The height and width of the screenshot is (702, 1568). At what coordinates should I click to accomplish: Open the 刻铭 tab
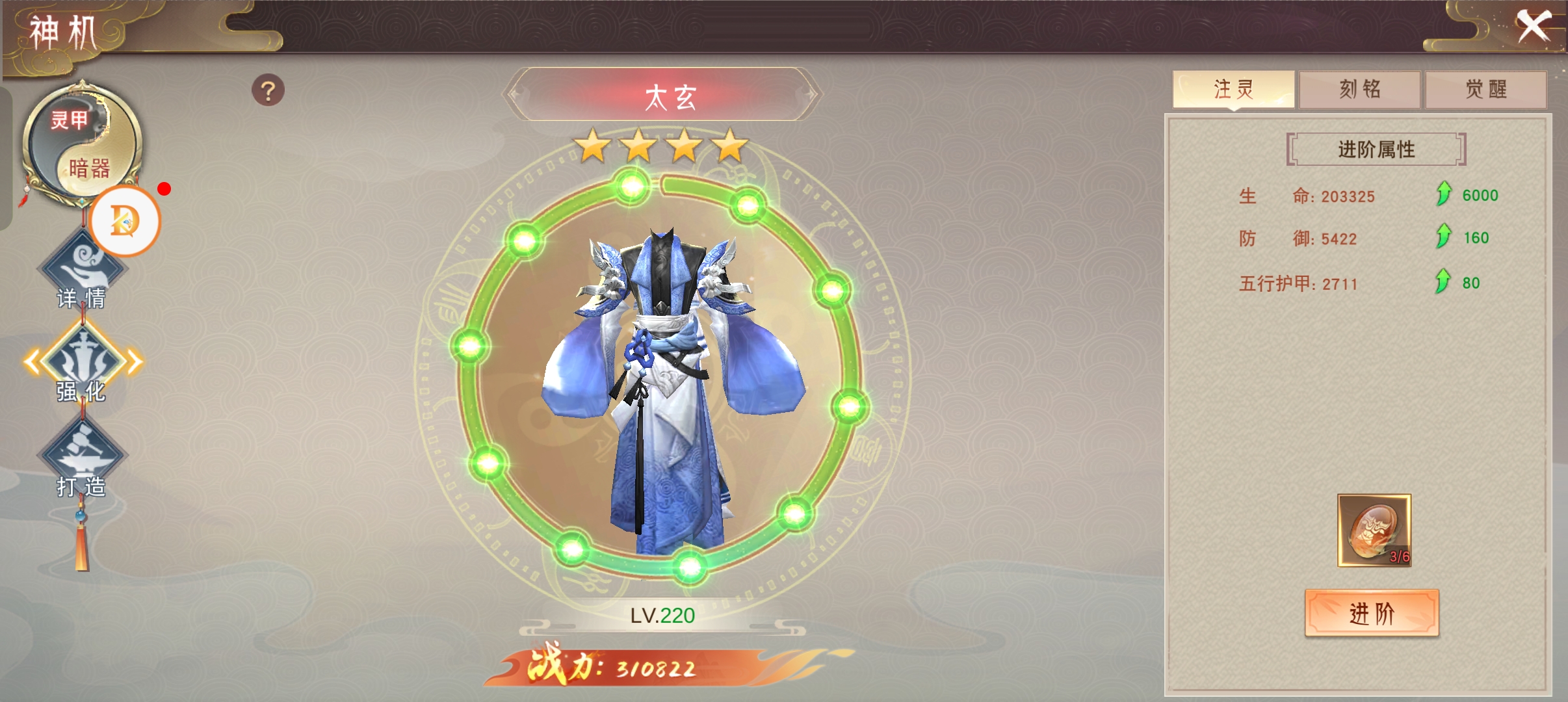click(x=1359, y=89)
